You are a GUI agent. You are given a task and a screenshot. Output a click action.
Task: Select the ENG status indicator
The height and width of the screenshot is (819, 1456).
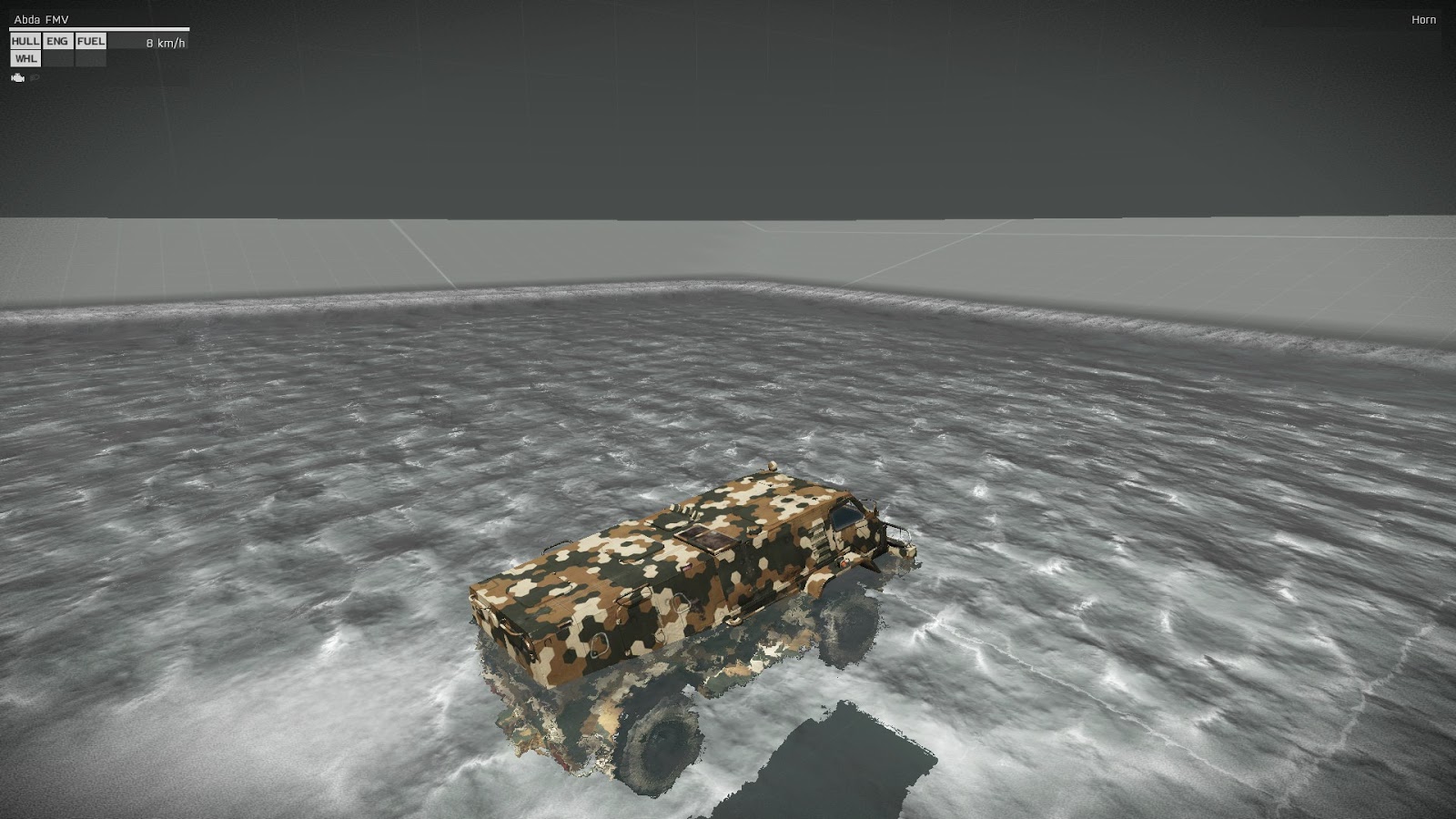coord(58,41)
